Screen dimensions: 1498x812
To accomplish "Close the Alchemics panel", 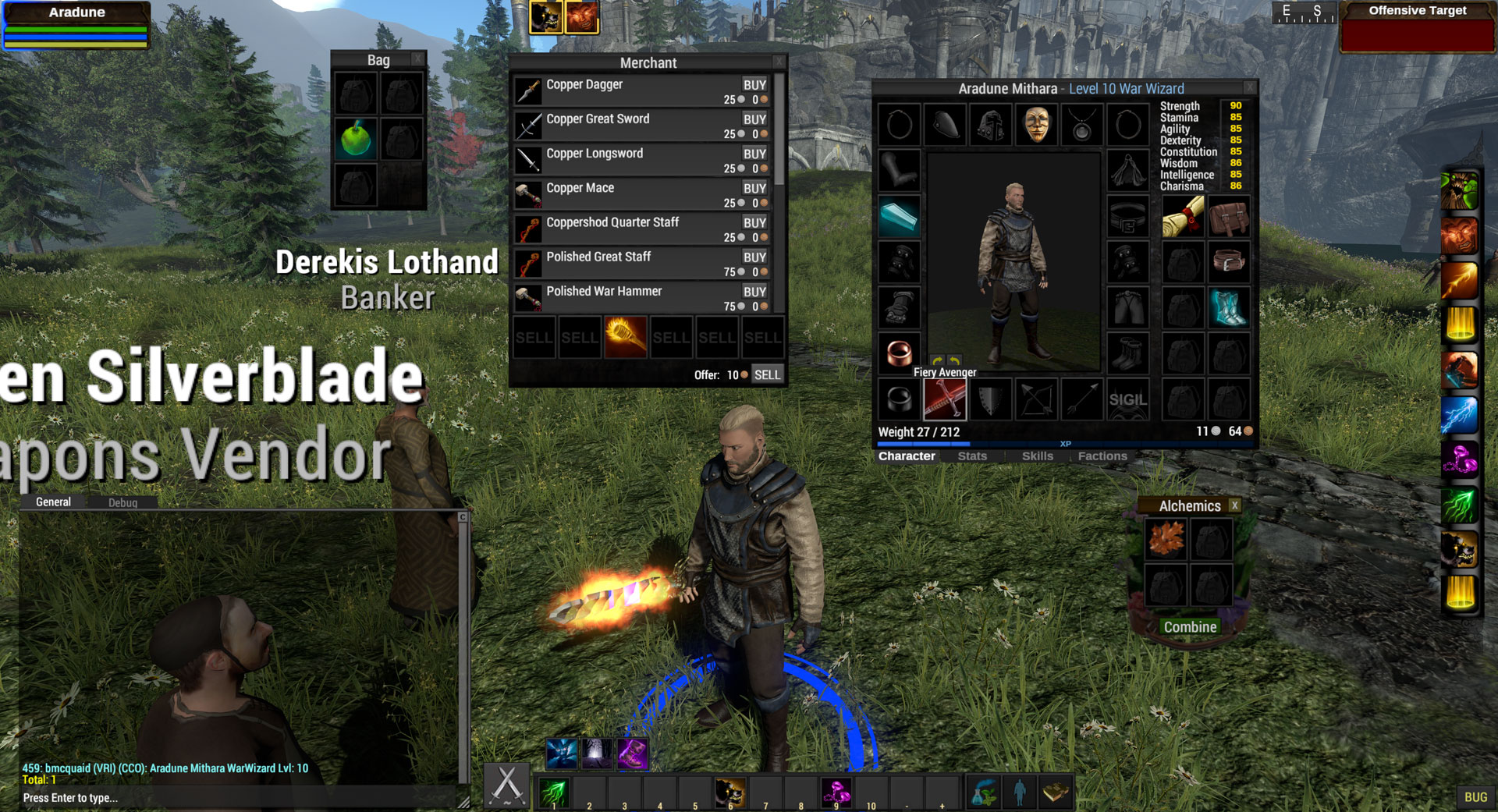I will pos(1234,505).
